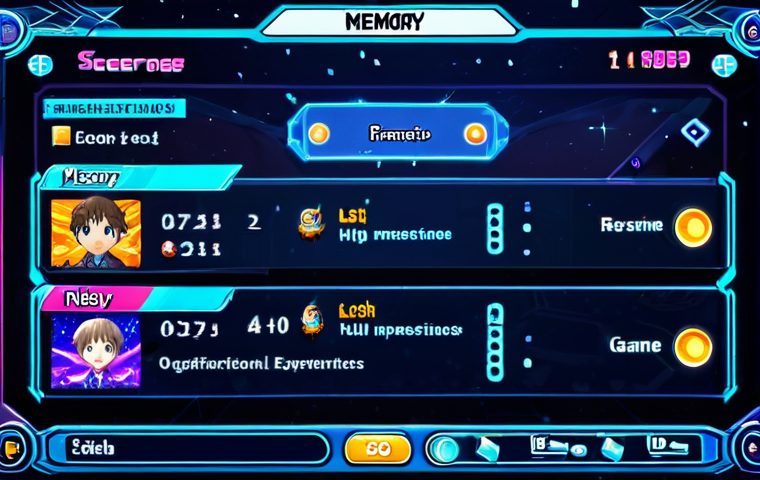Click the orange button next to Game
The width and height of the screenshot is (760, 480).
pyautogui.click(x=693, y=347)
